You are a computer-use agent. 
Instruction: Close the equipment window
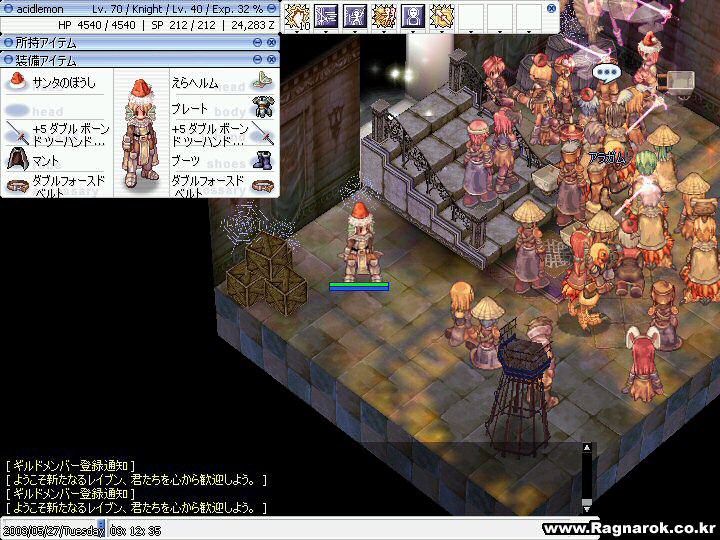click(271, 61)
